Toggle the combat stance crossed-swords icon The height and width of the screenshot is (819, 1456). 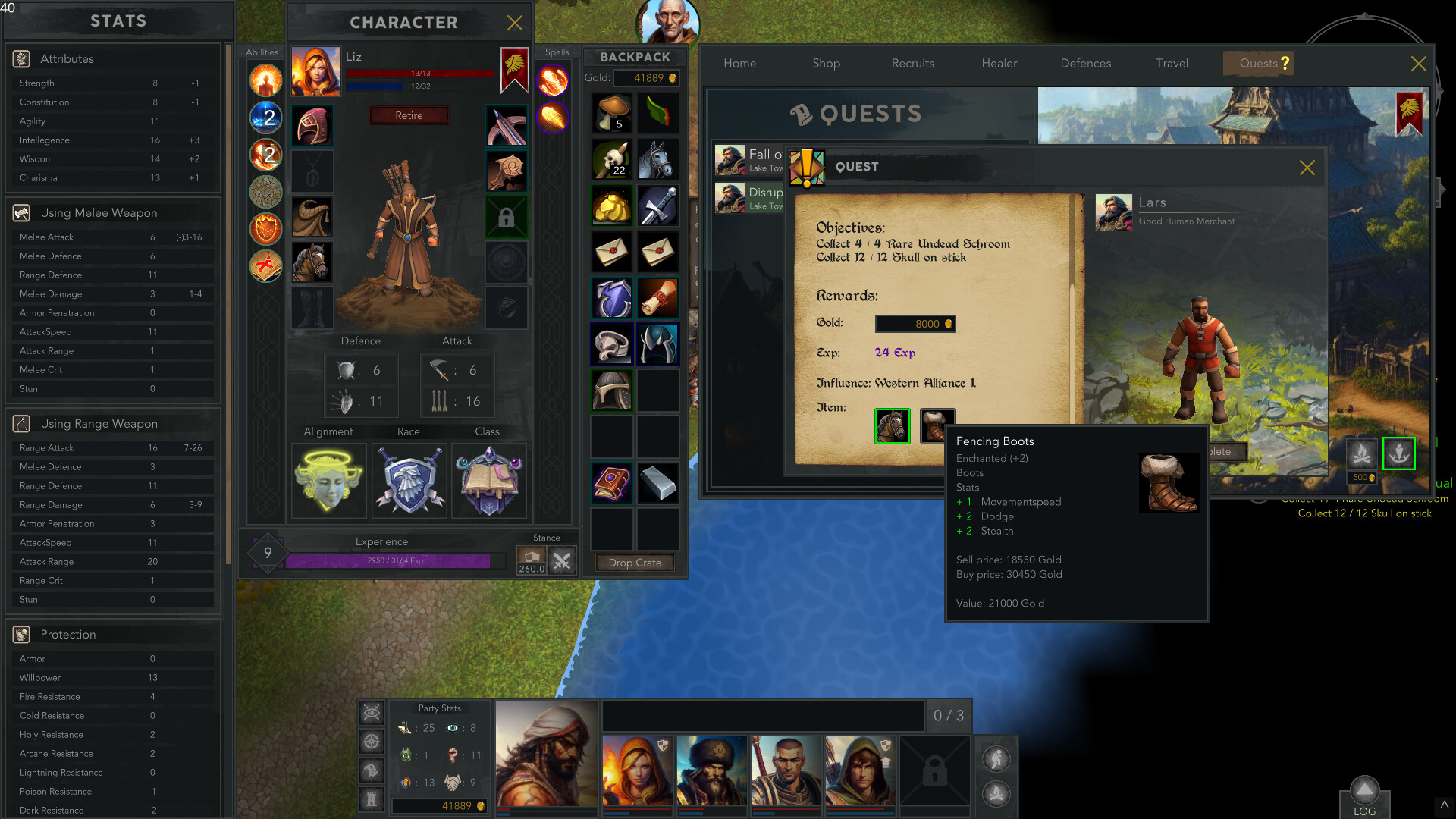point(561,560)
